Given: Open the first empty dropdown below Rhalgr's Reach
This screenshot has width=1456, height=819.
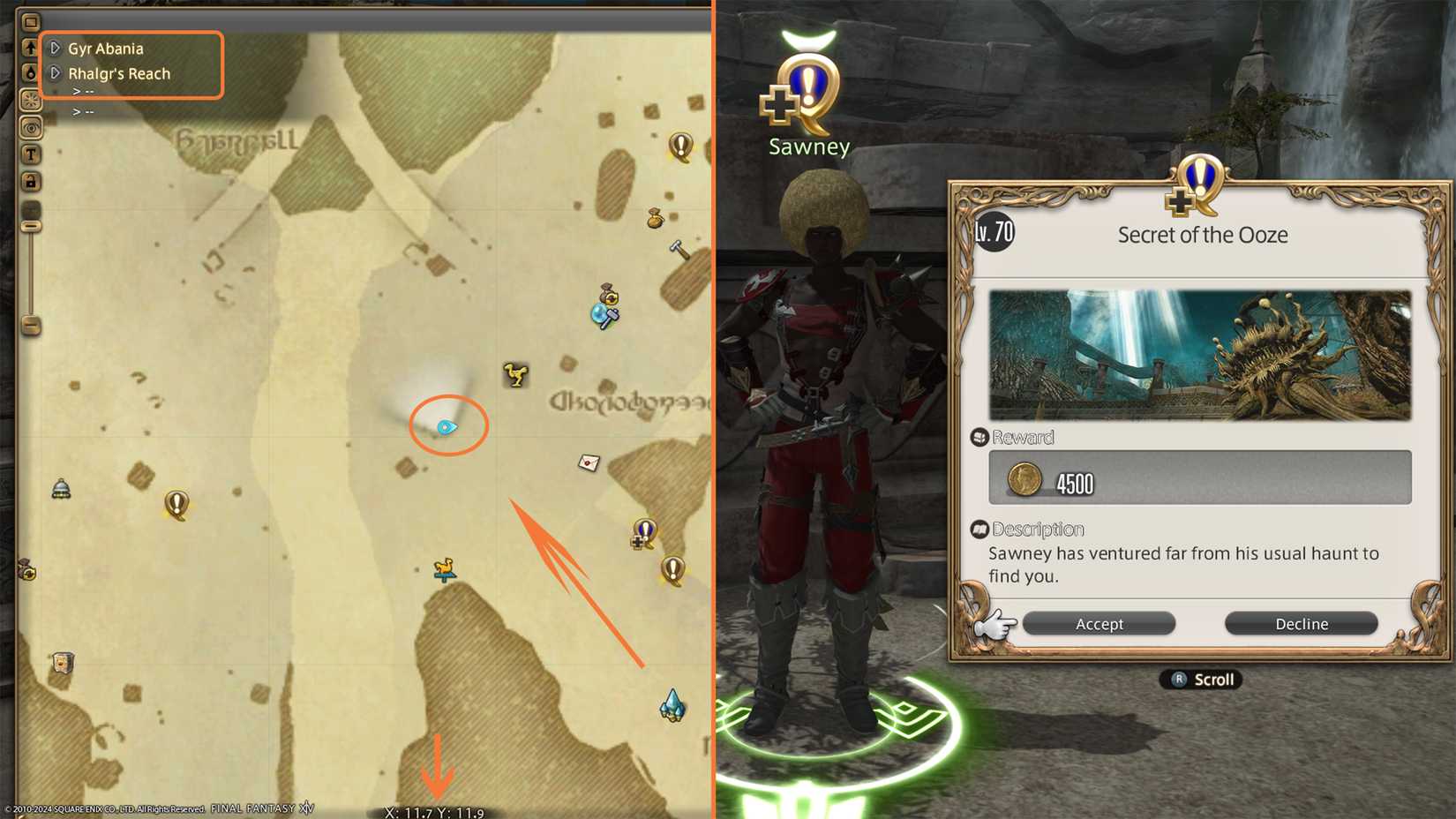Looking at the screenshot, I should 80,91.
